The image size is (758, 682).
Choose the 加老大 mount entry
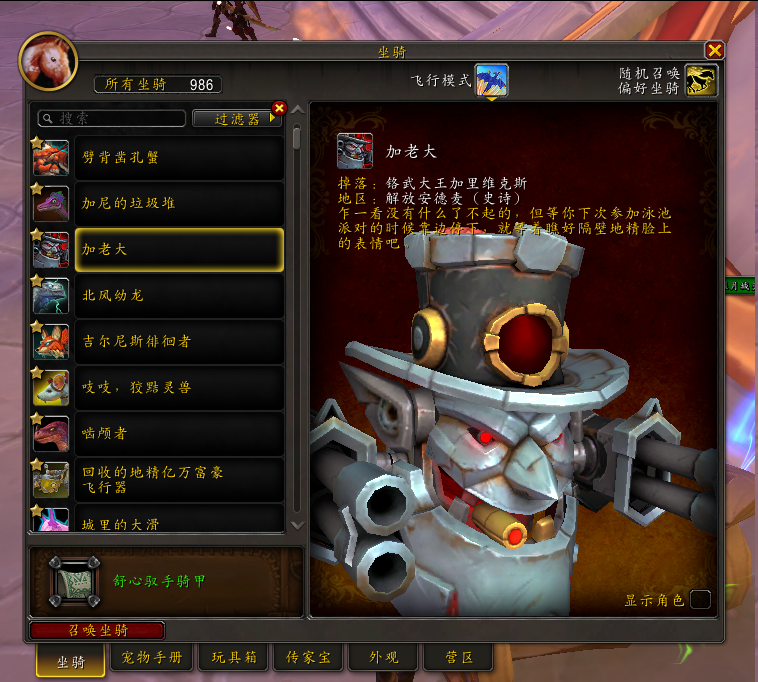pos(178,249)
